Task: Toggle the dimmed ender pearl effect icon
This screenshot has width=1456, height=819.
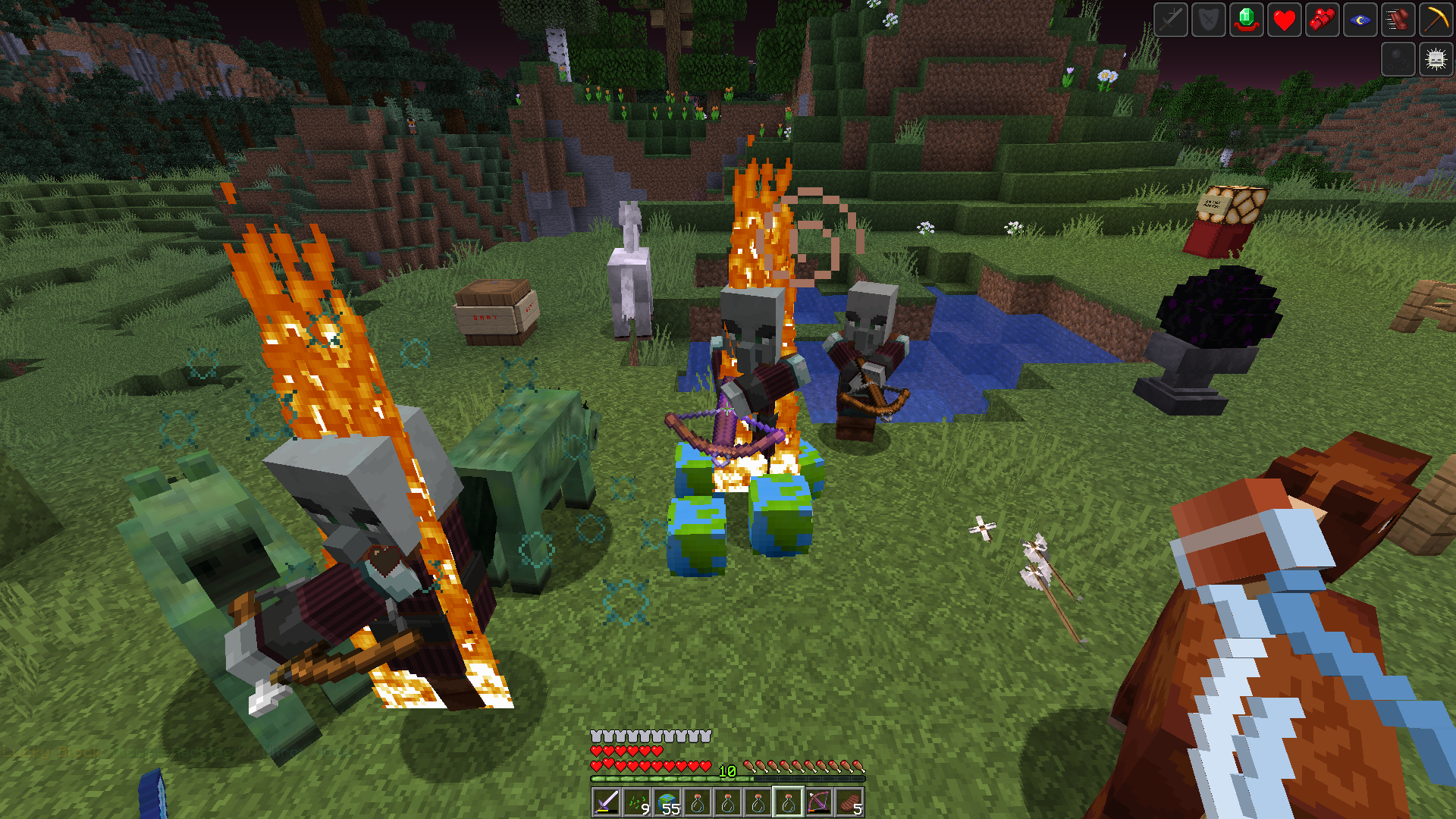Action: click(x=1398, y=58)
